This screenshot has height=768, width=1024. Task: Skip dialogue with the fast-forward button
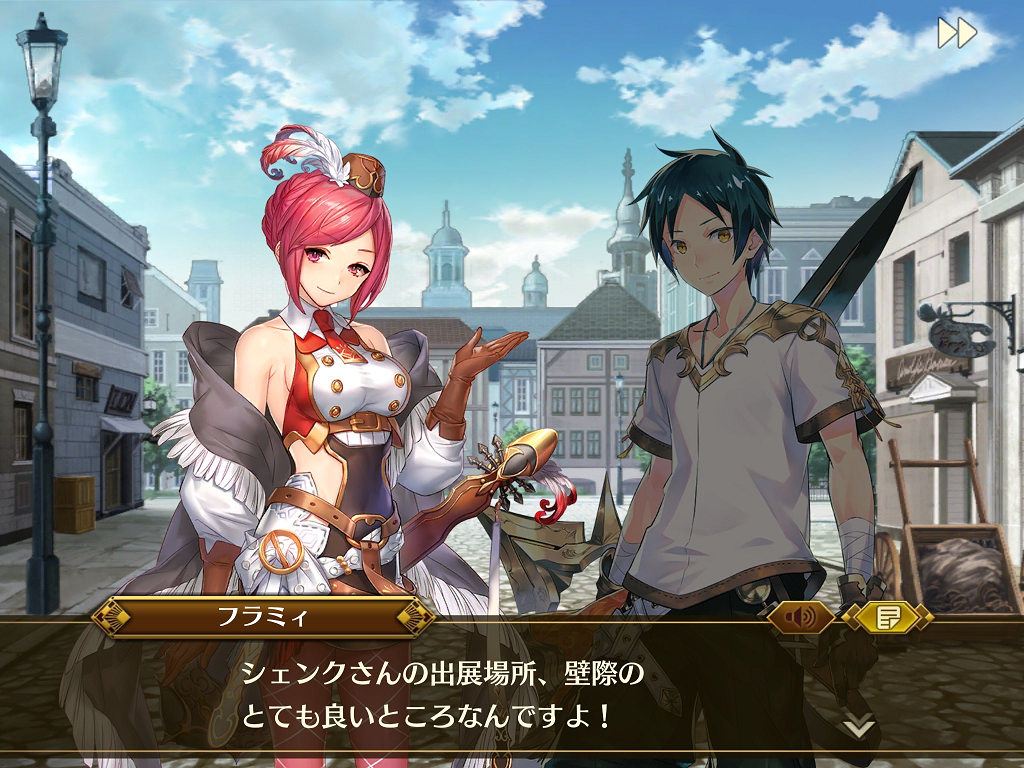(x=956, y=33)
